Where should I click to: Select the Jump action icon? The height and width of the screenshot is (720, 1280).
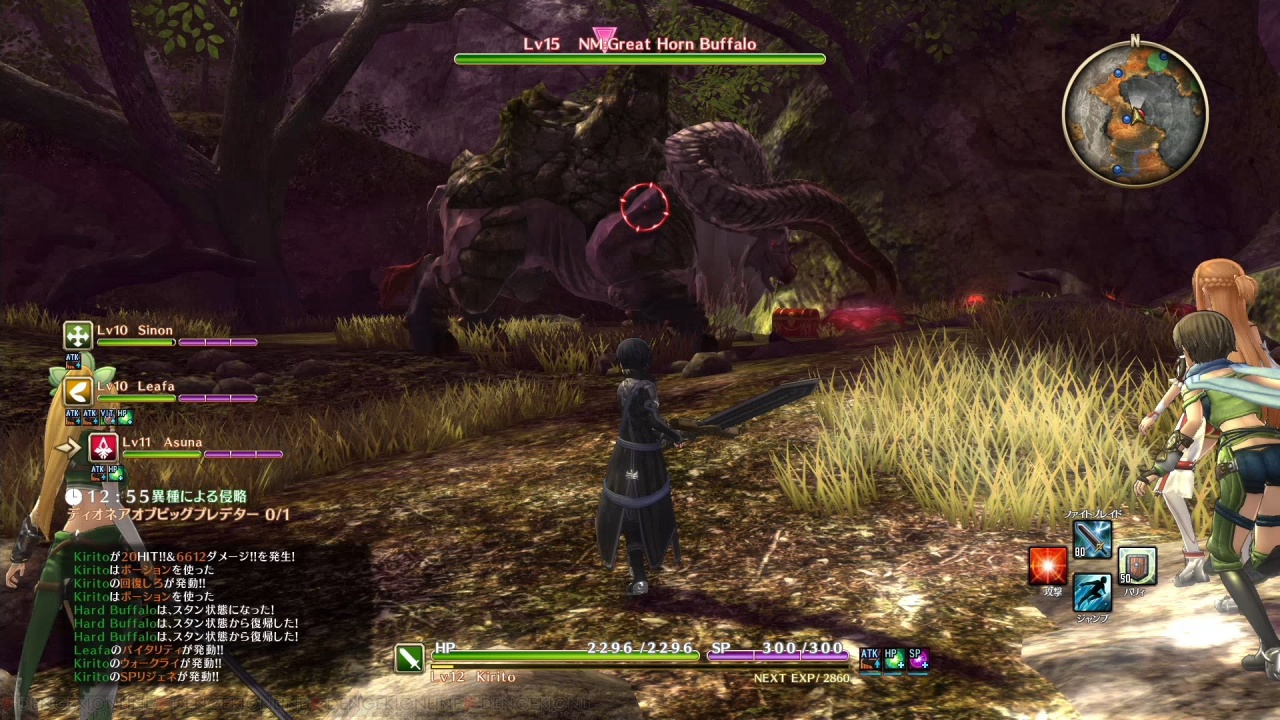coord(1092,592)
